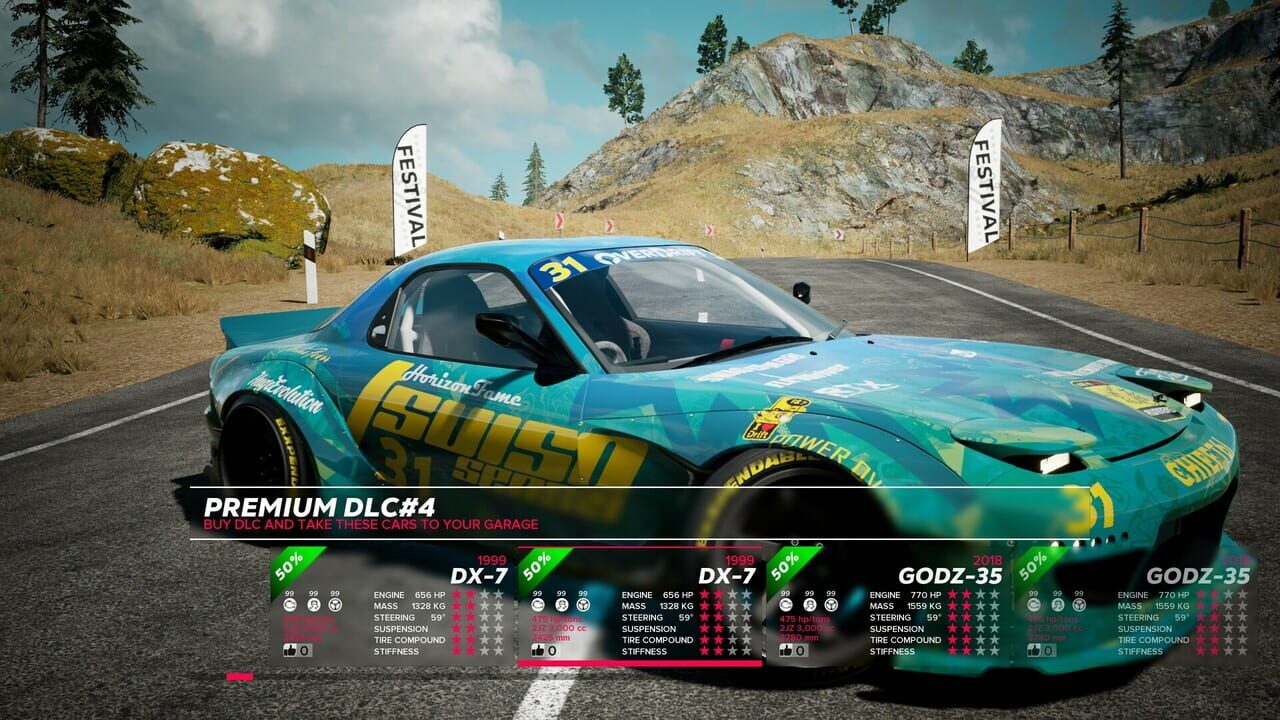Click the thumbs-up icon on the highlighted DX-7 card
Viewport: 1280px width, 720px height.
(538, 650)
